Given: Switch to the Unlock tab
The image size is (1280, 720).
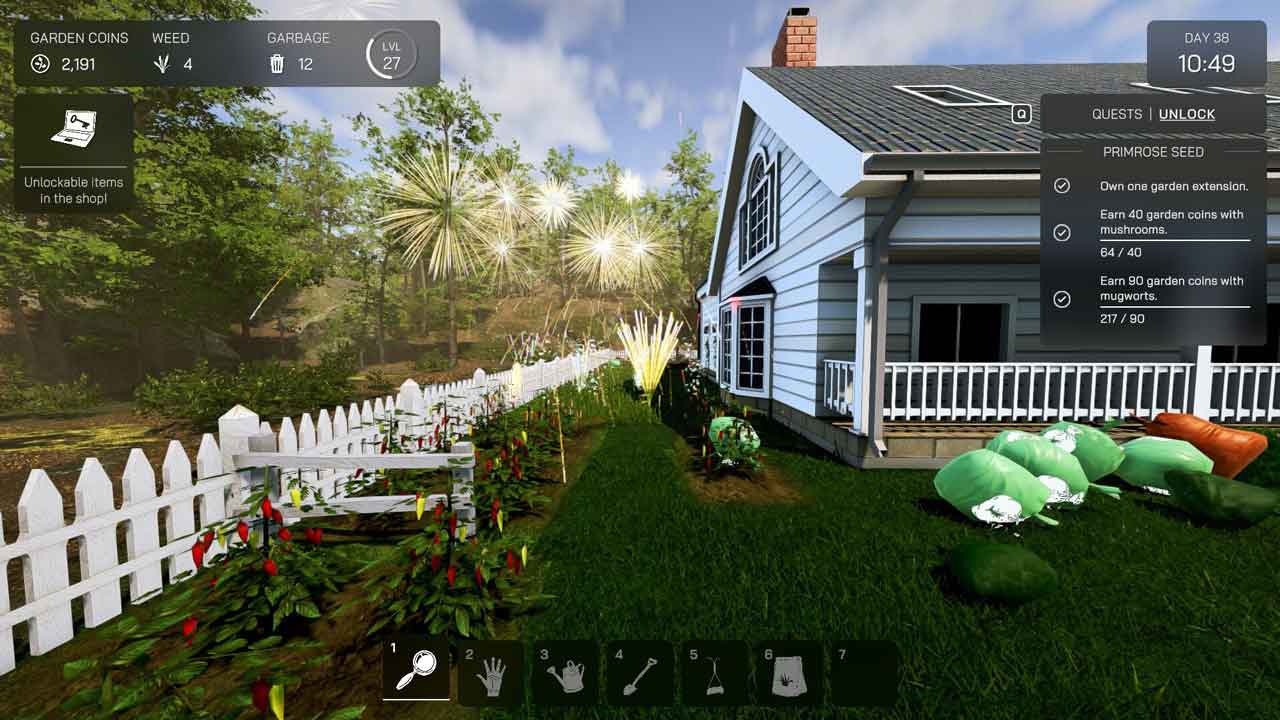Looking at the screenshot, I should click(x=1186, y=114).
